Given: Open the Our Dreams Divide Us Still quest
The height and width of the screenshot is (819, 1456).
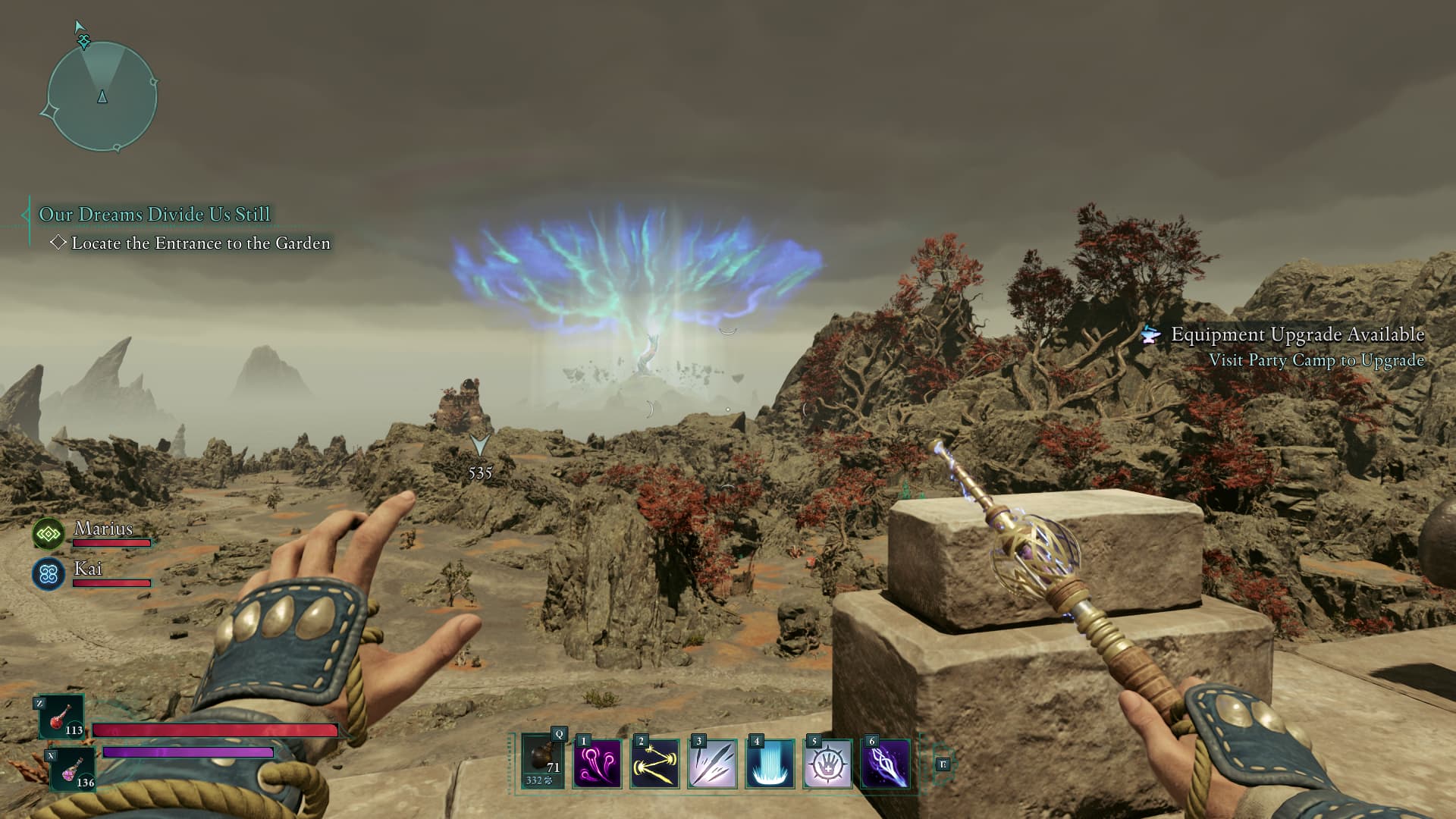Looking at the screenshot, I should coord(154,215).
